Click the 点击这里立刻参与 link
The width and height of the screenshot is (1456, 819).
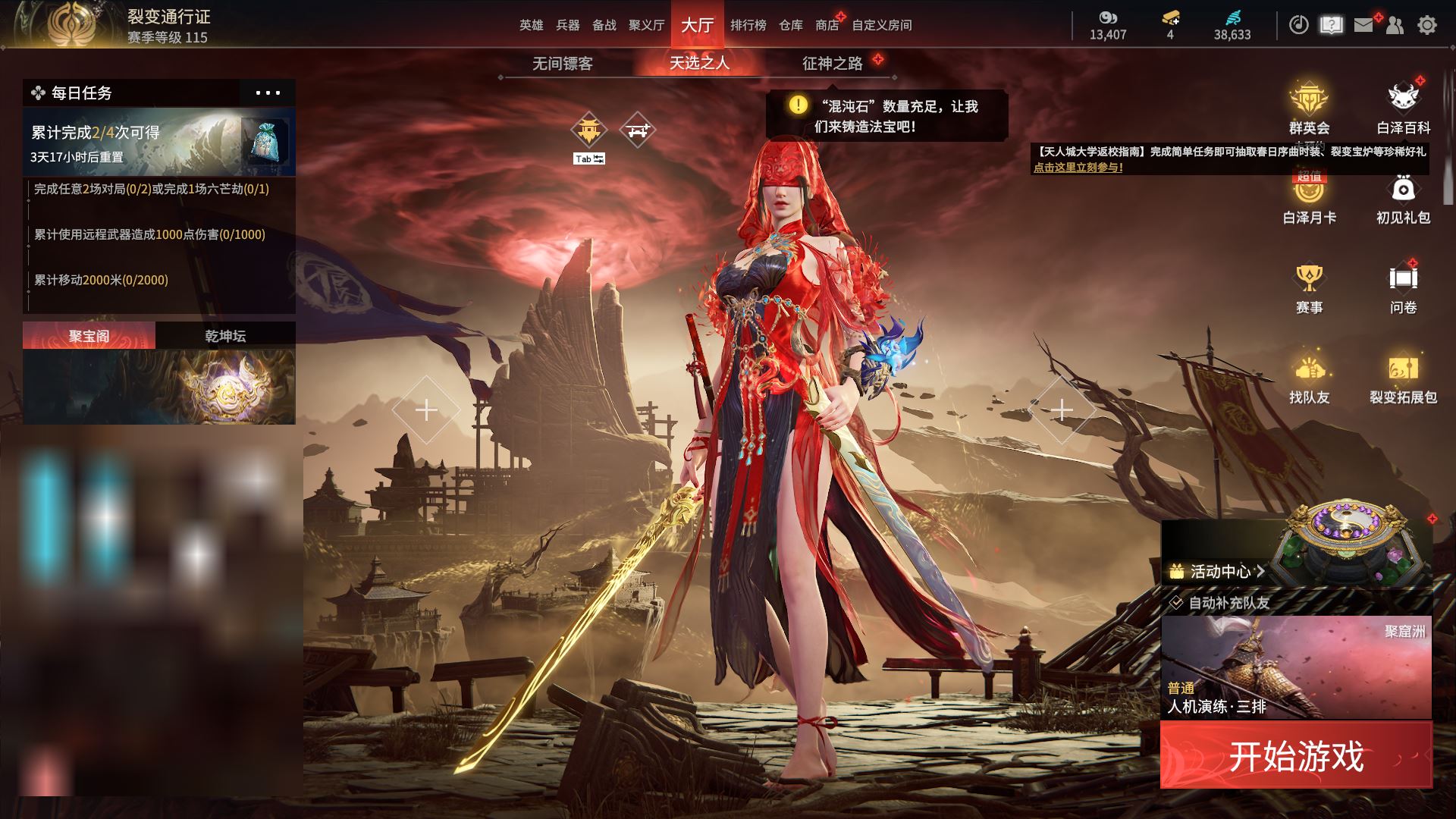[1078, 168]
